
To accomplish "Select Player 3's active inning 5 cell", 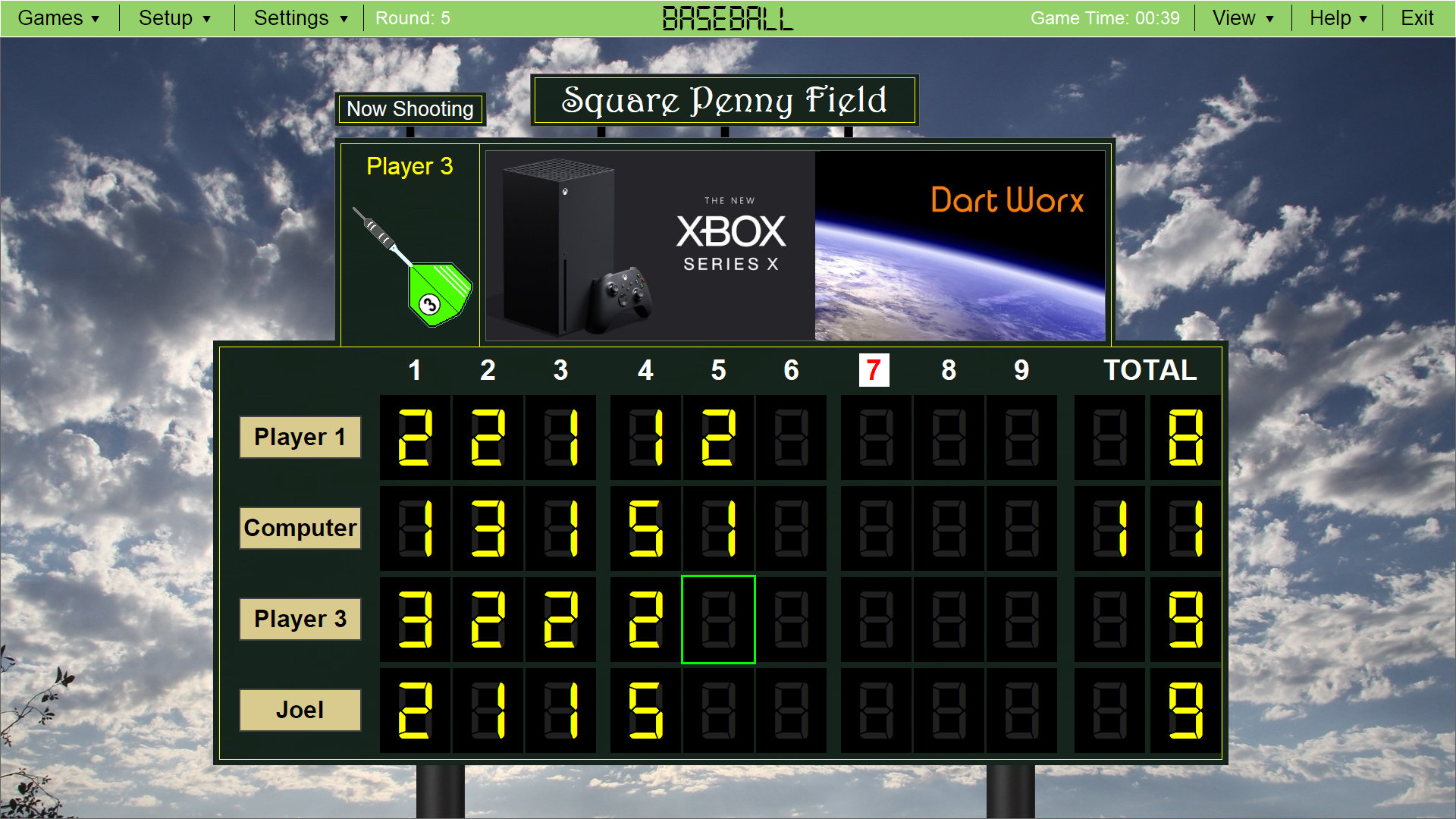I will (718, 620).
